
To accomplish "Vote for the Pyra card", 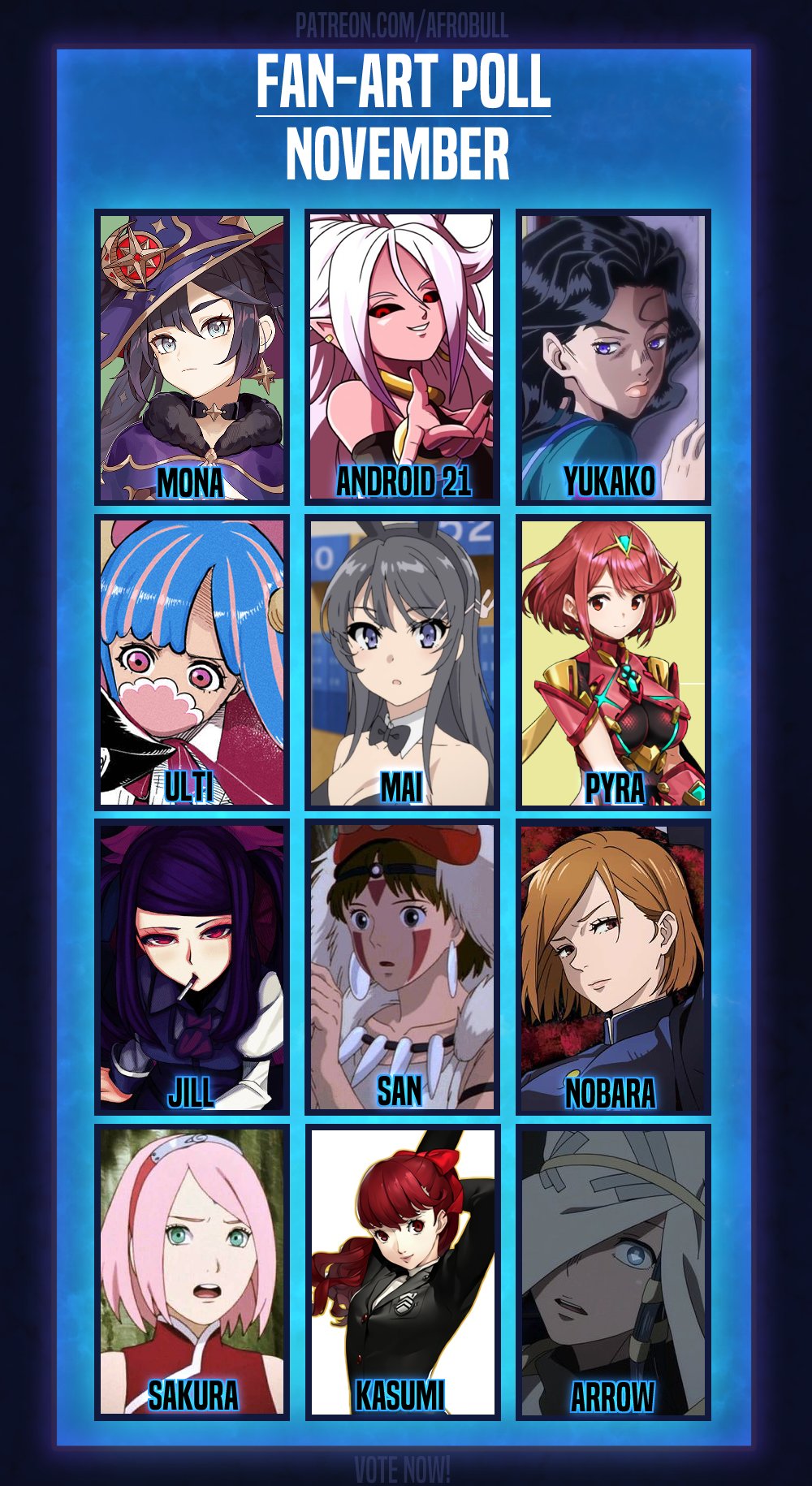I will click(613, 662).
